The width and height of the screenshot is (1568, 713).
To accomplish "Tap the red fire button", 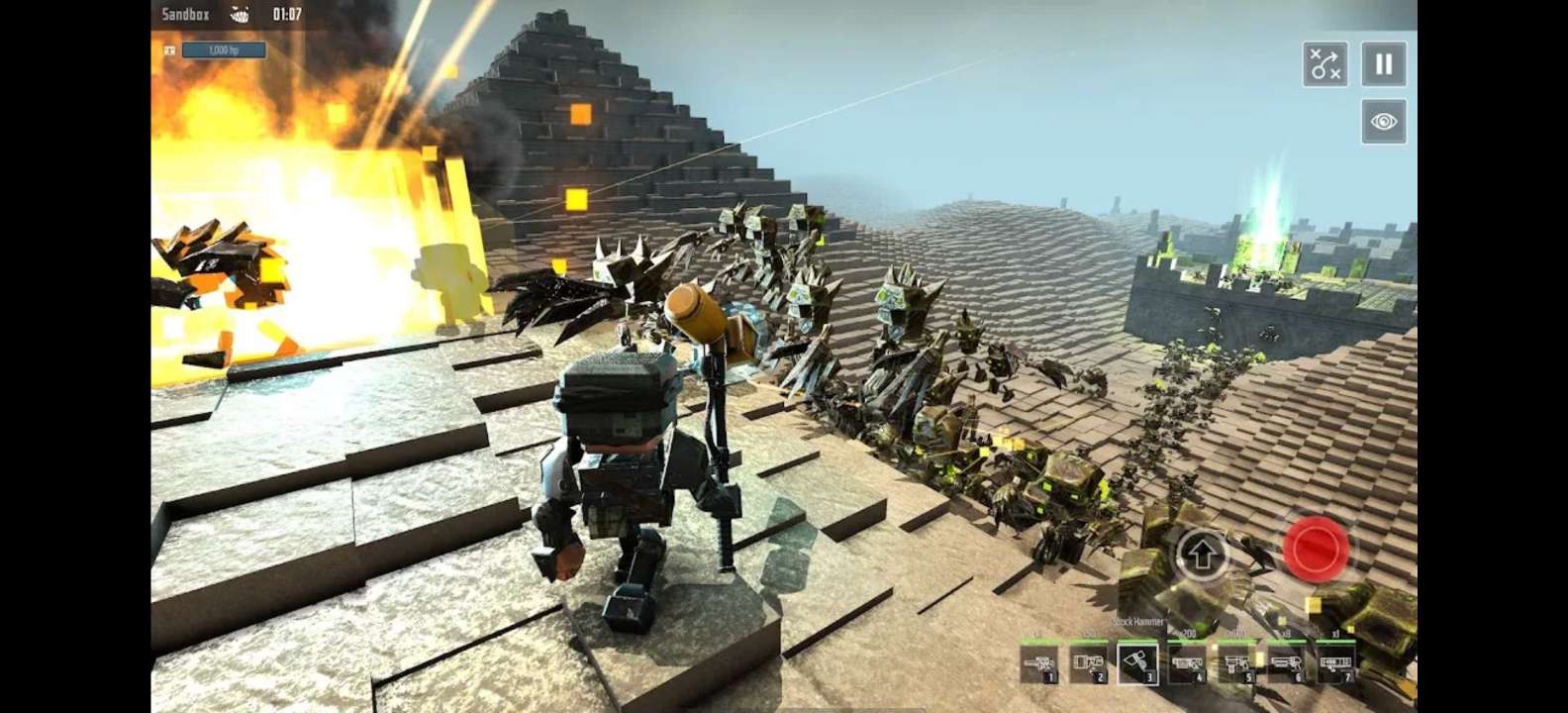I will [x=1316, y=549].
